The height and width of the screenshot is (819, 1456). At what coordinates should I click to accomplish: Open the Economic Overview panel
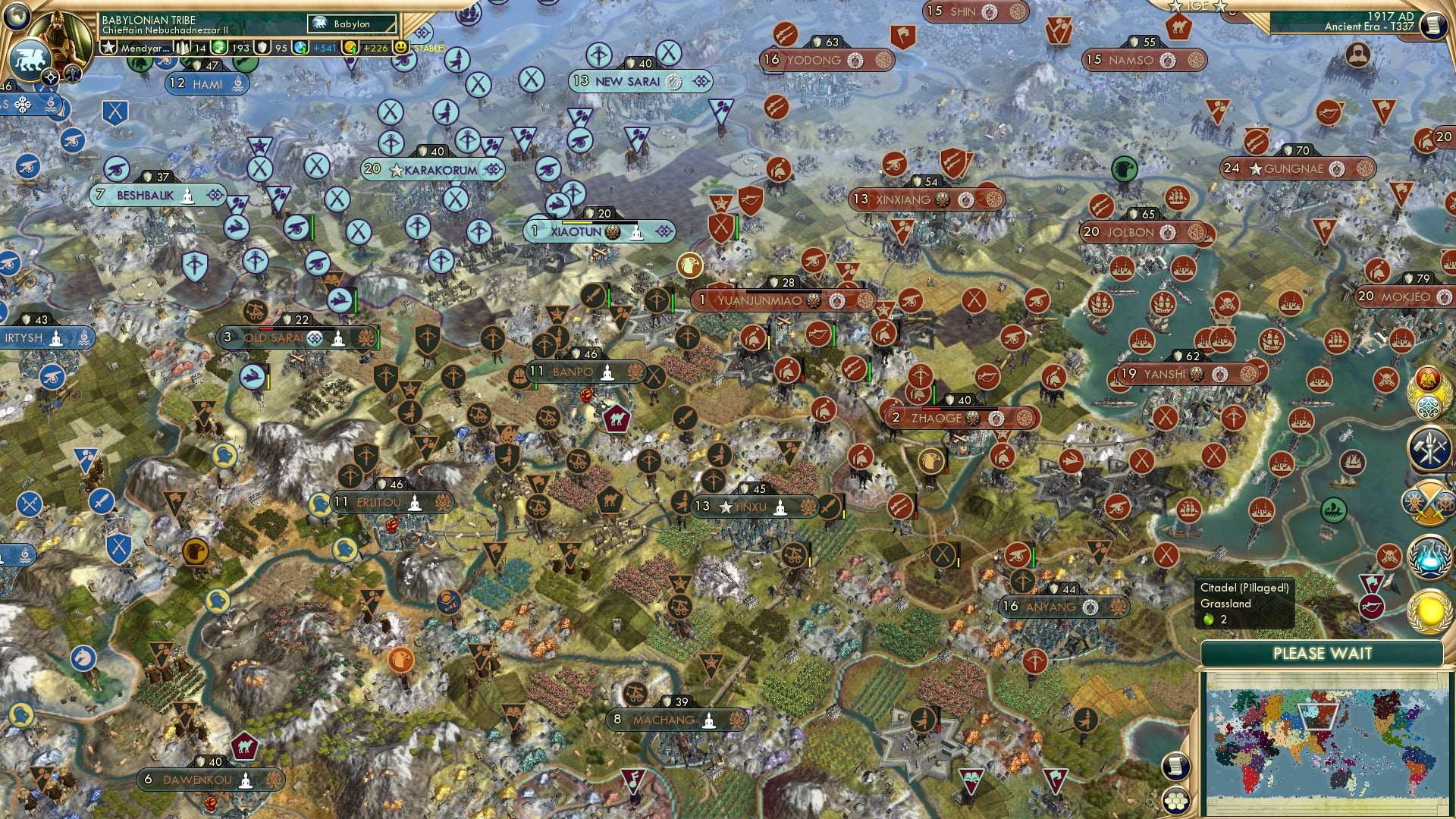tap(1428, 447)
